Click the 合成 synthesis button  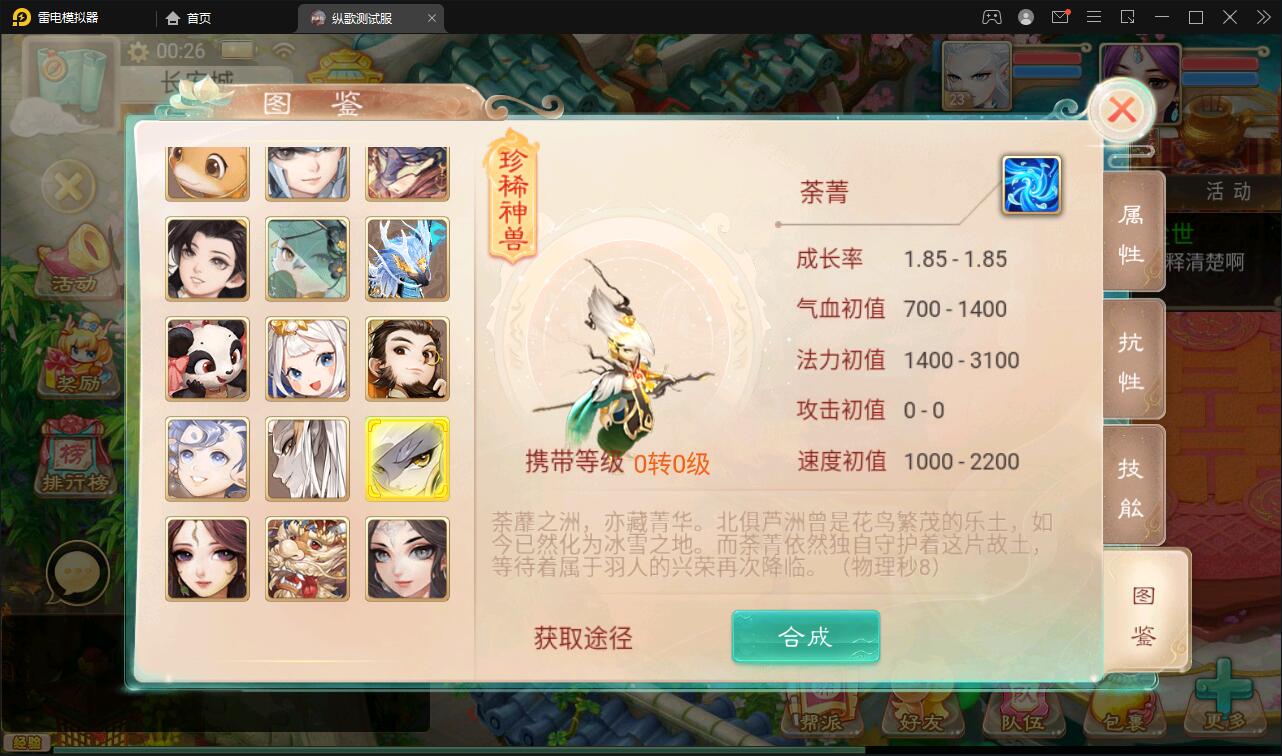804,636
